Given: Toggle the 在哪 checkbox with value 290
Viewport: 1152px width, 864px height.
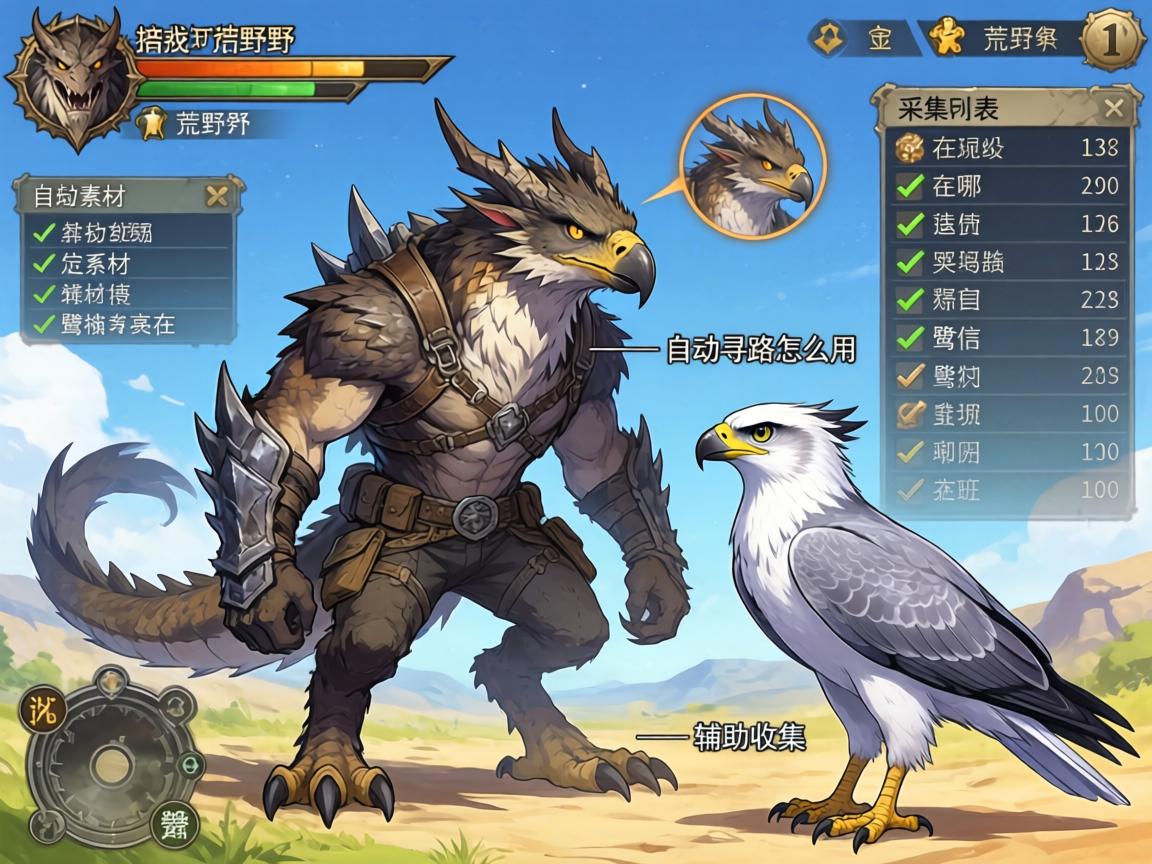Looking at the screenshot, I should (910, 186).
